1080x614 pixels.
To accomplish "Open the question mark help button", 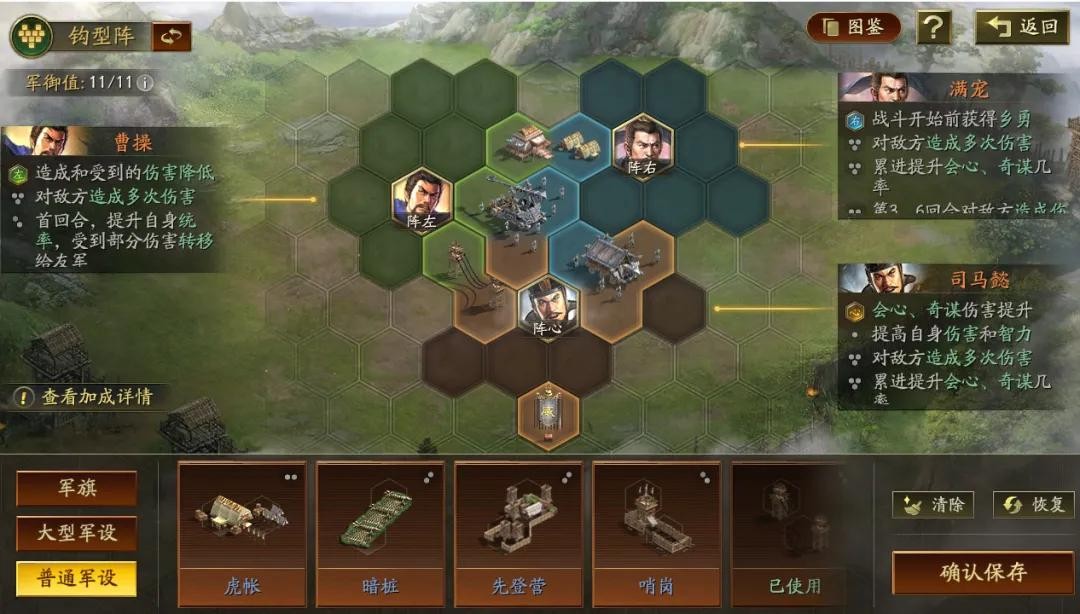I will [933, 27].
